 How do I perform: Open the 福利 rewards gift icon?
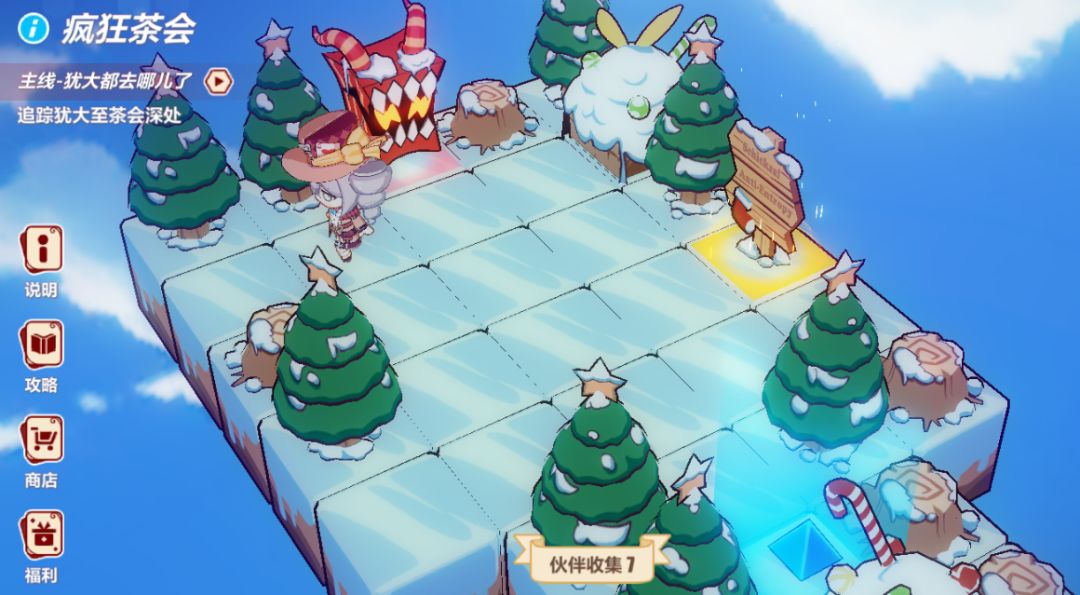click(42, 535)
